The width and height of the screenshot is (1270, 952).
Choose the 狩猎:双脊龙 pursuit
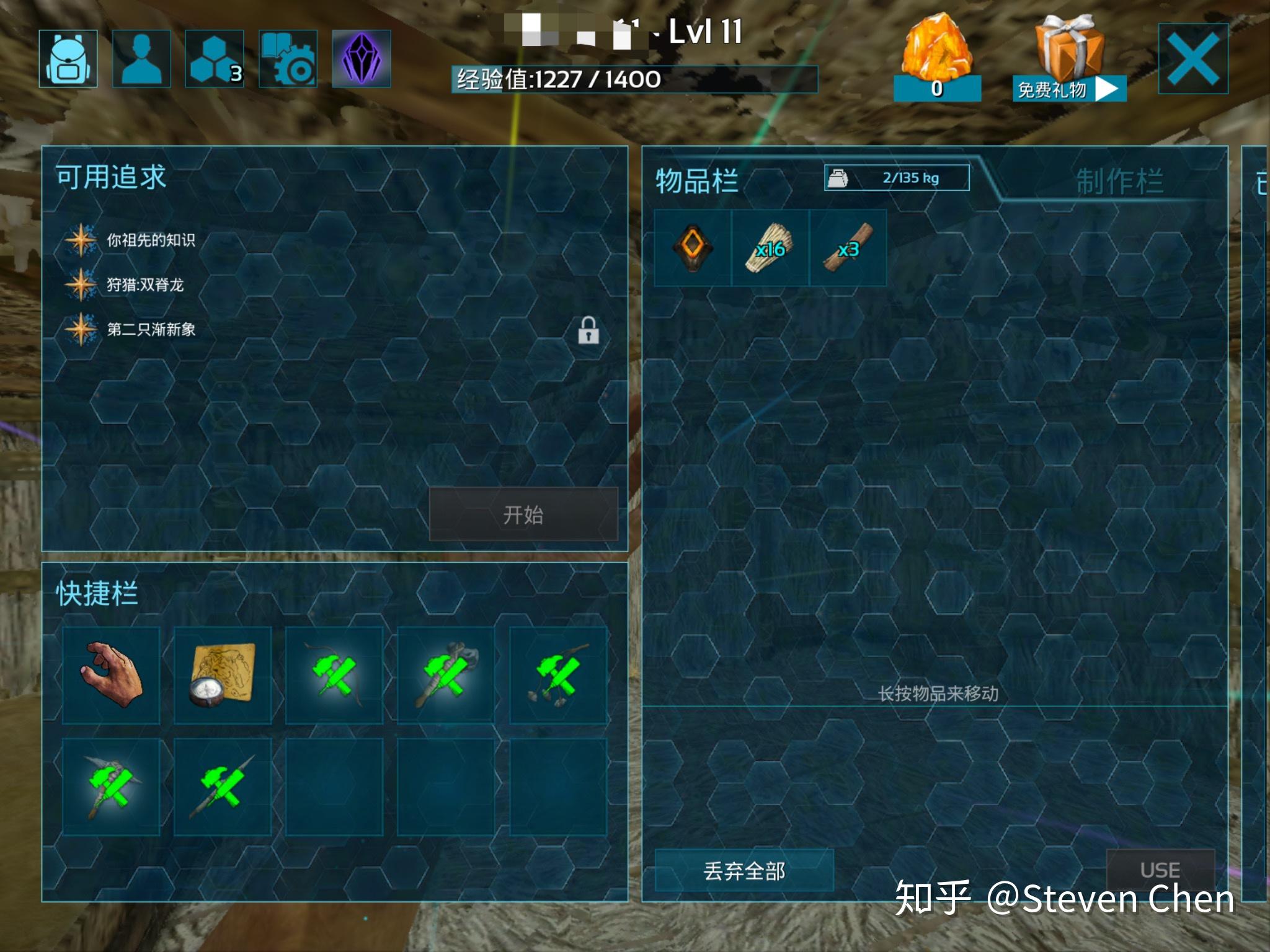point(145,284)
